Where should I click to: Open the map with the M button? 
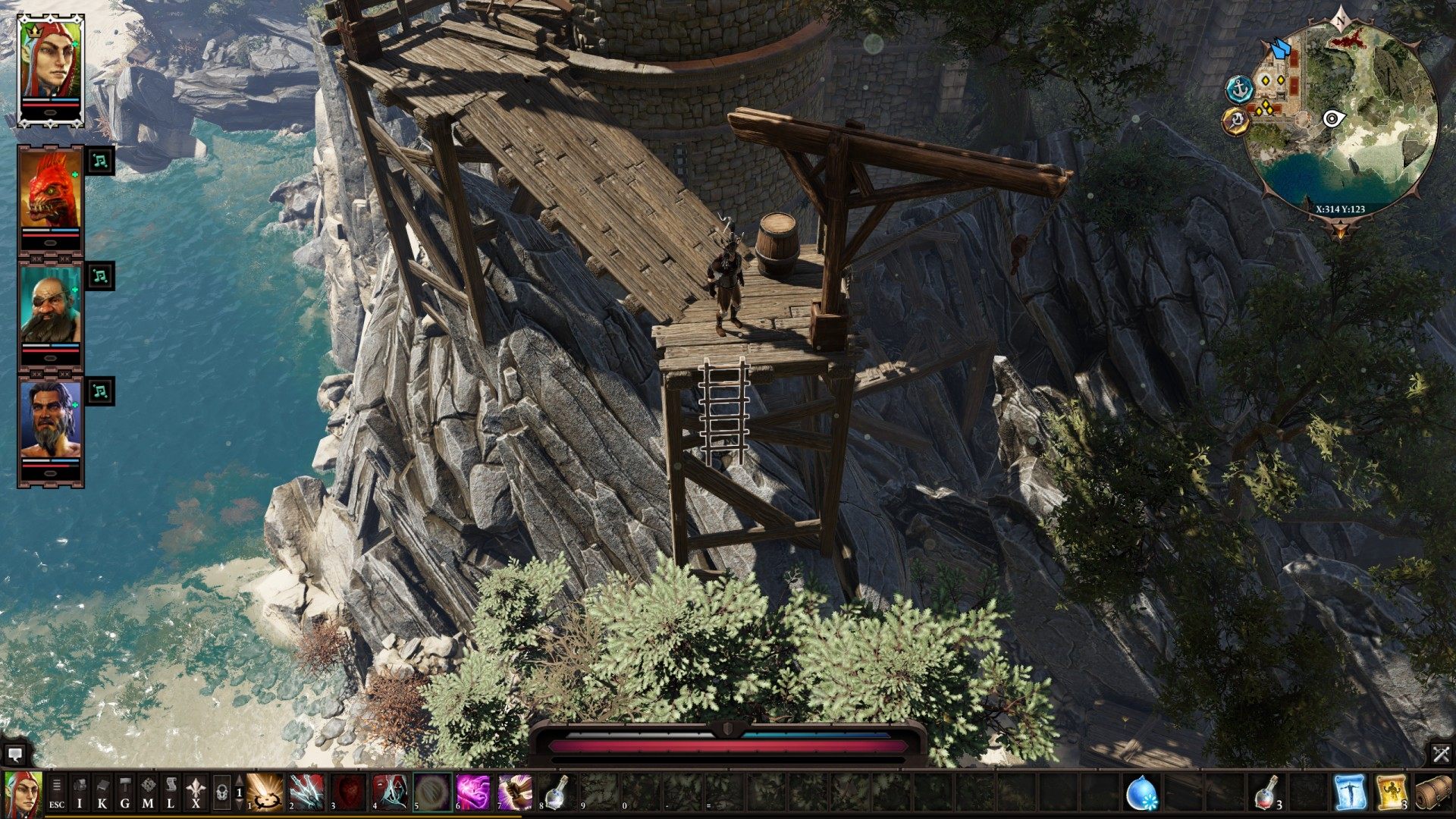pyautogui.click(x=148, y=794)
